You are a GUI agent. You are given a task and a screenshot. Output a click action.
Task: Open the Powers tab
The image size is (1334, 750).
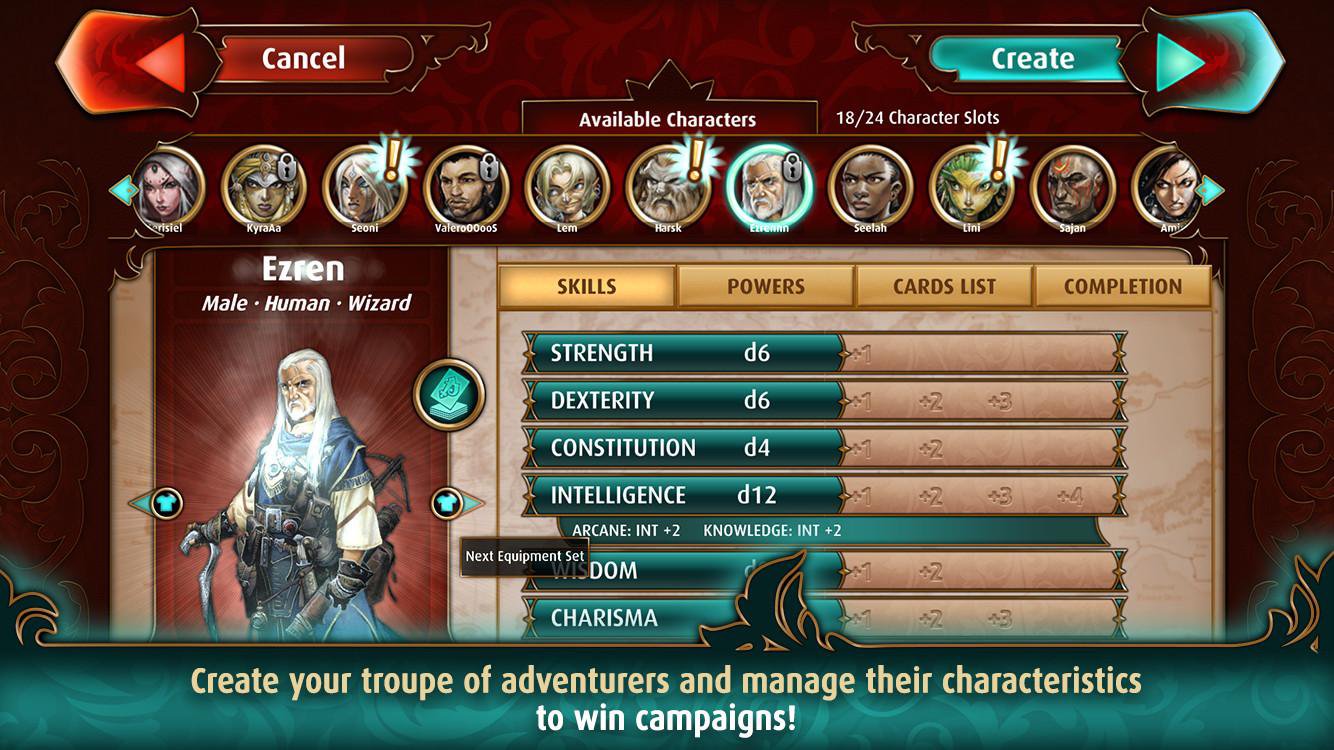coord(766,287)
